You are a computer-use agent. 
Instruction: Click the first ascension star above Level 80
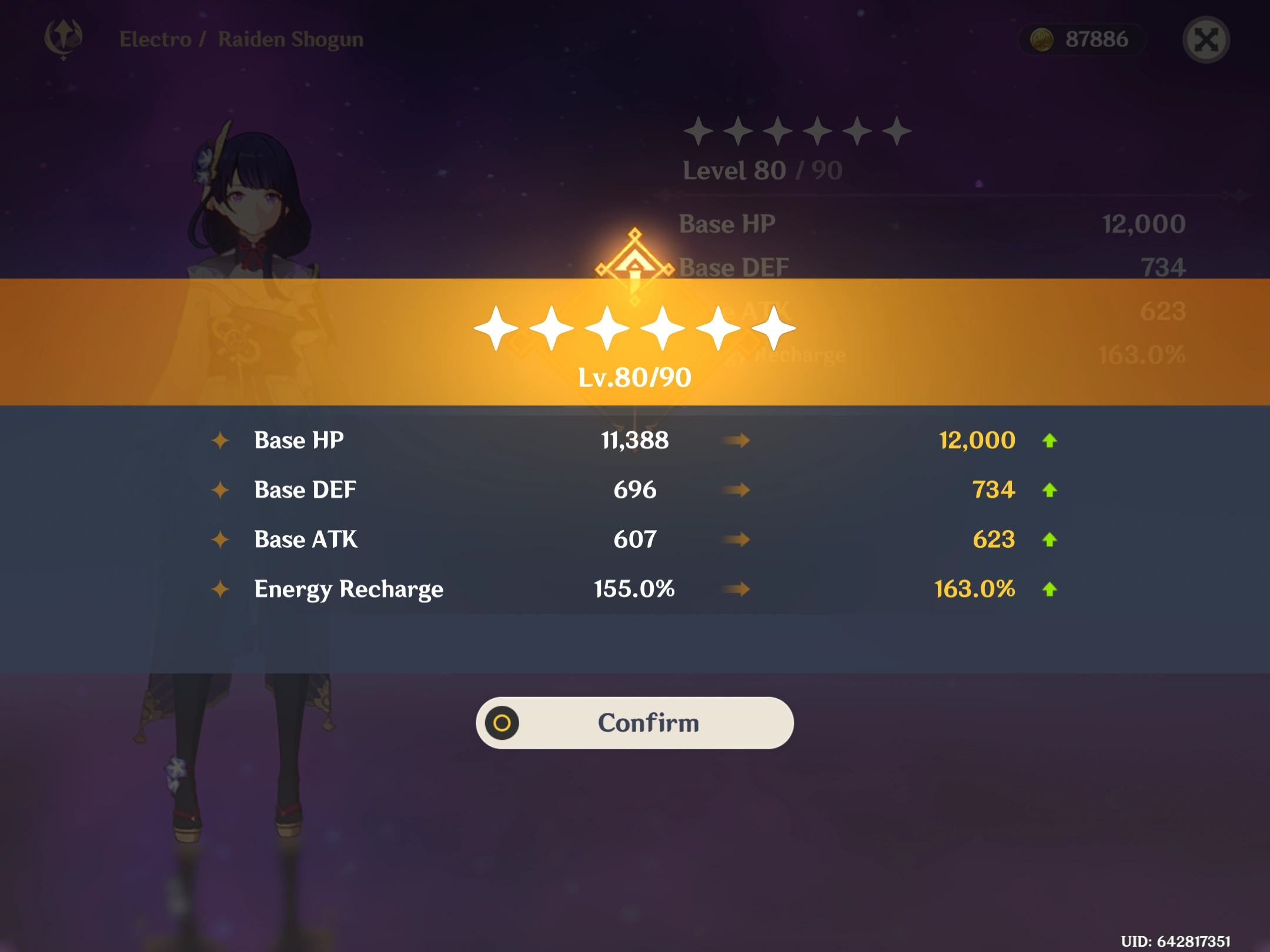tap(700, 132)
